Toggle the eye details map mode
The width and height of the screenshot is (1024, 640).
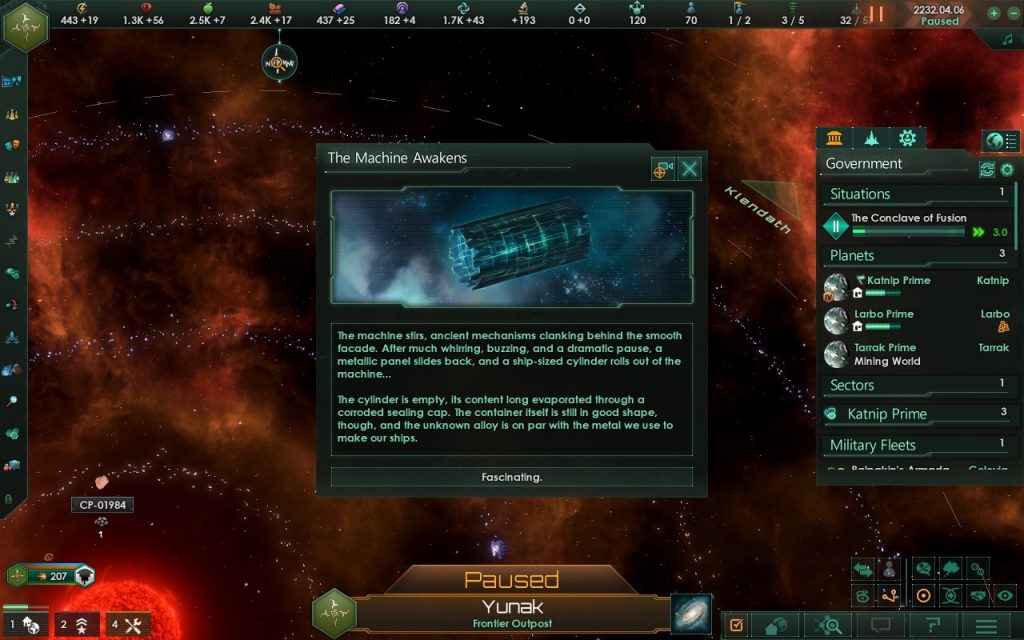1005,595
